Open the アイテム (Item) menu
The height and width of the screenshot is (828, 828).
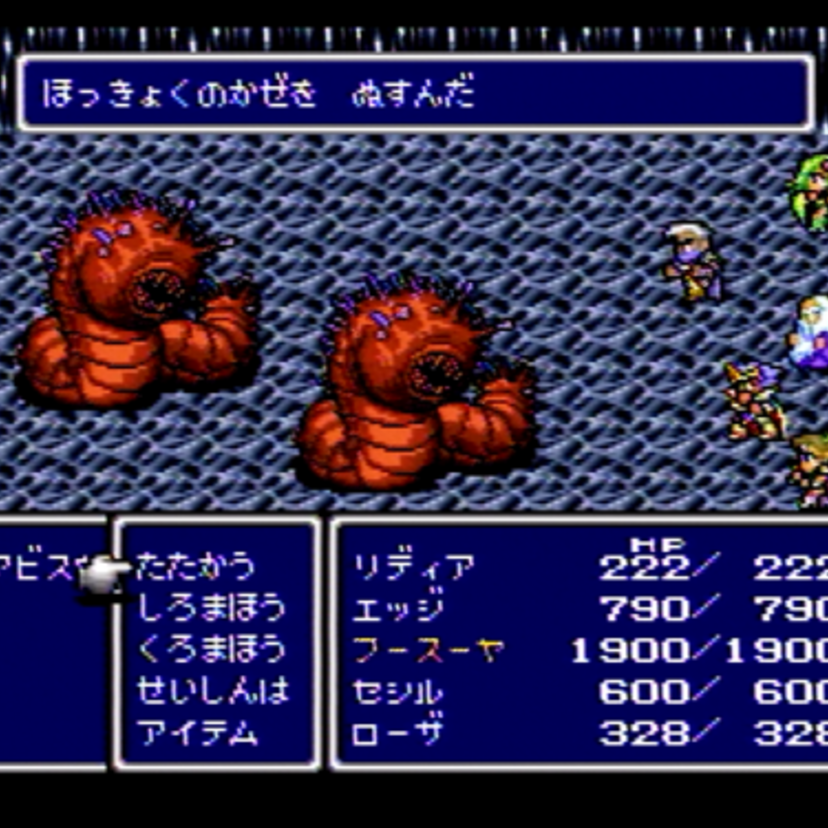[x=197, y=732]
